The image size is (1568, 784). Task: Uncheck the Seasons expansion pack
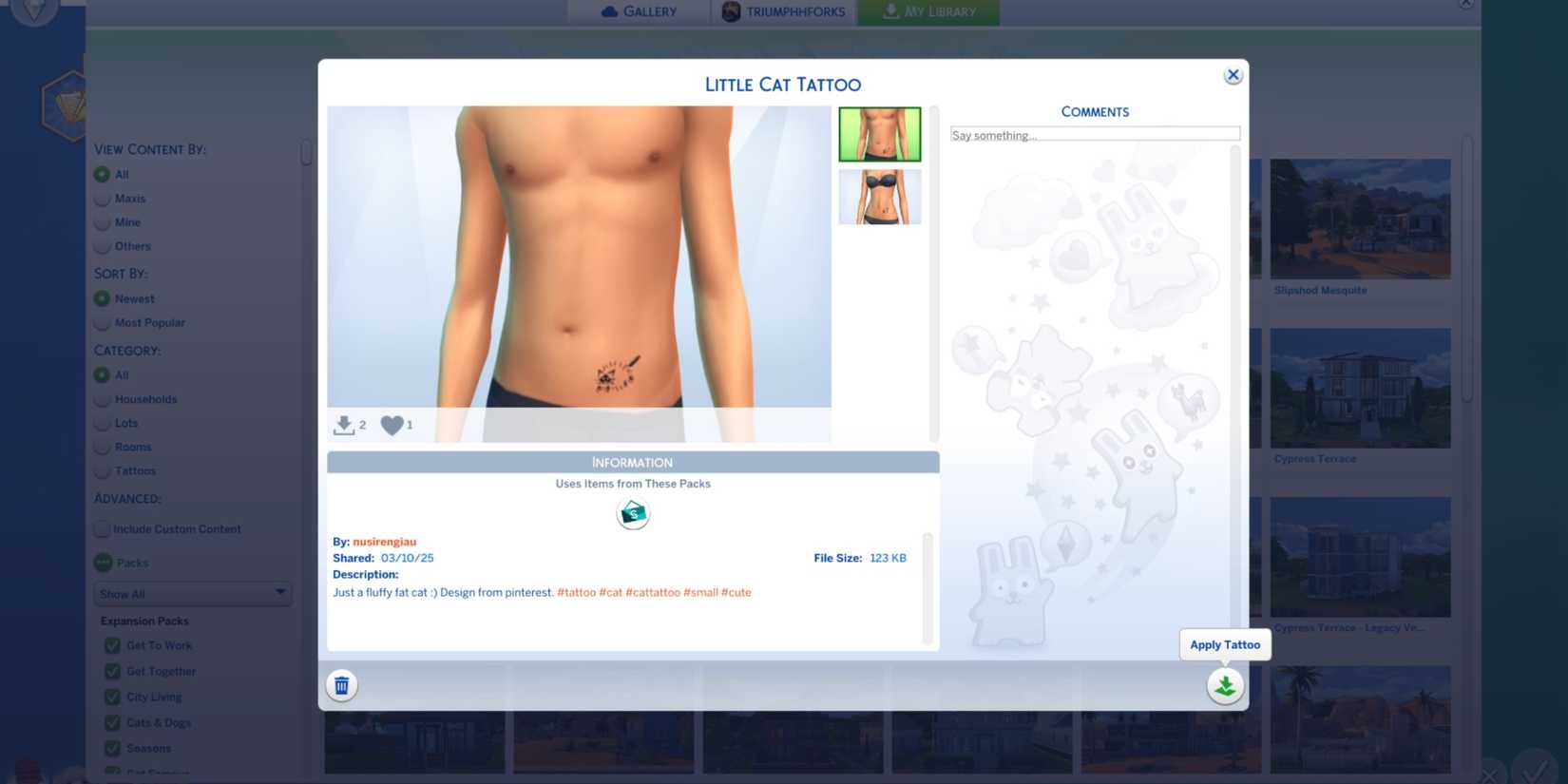(112, 748)
